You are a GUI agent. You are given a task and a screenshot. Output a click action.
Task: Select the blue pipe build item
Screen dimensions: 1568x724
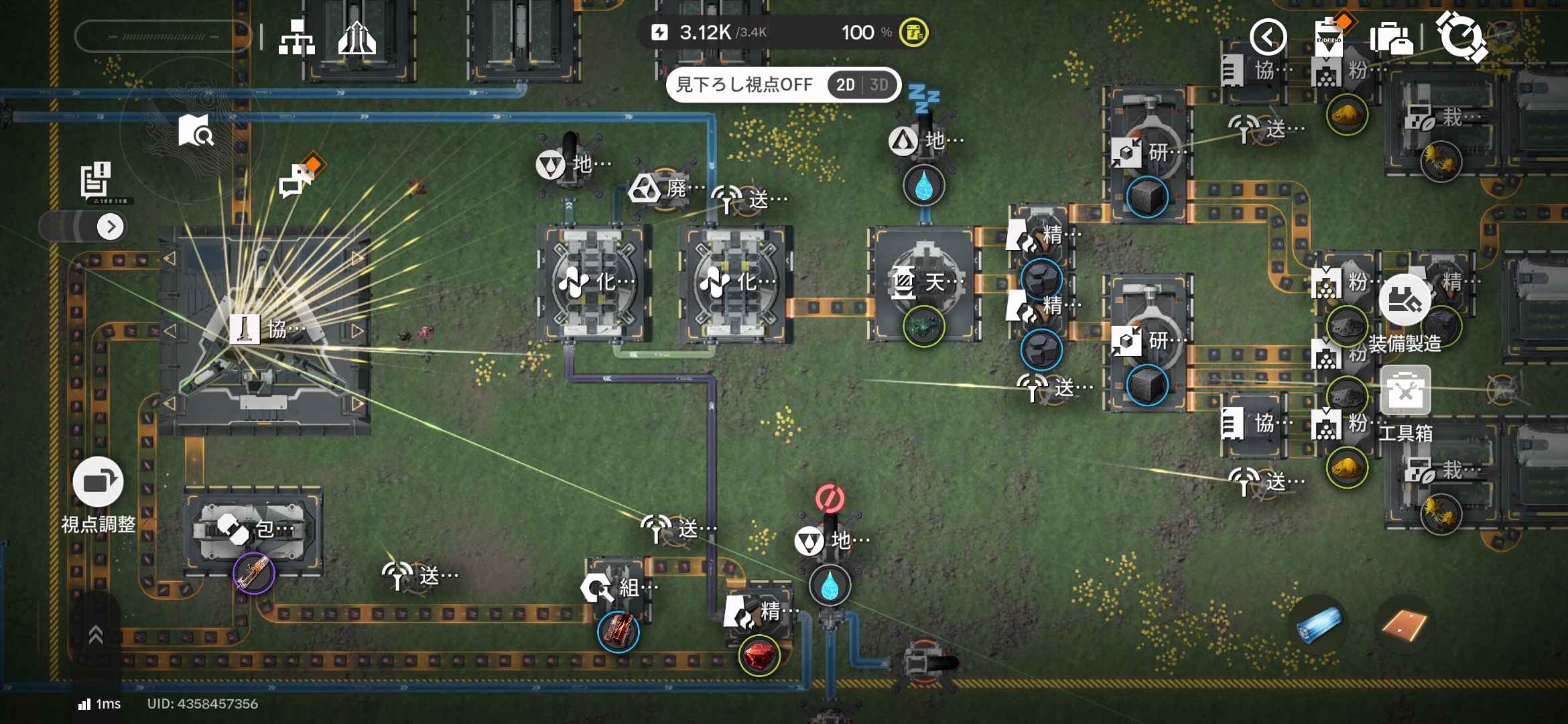[1318, 625]
